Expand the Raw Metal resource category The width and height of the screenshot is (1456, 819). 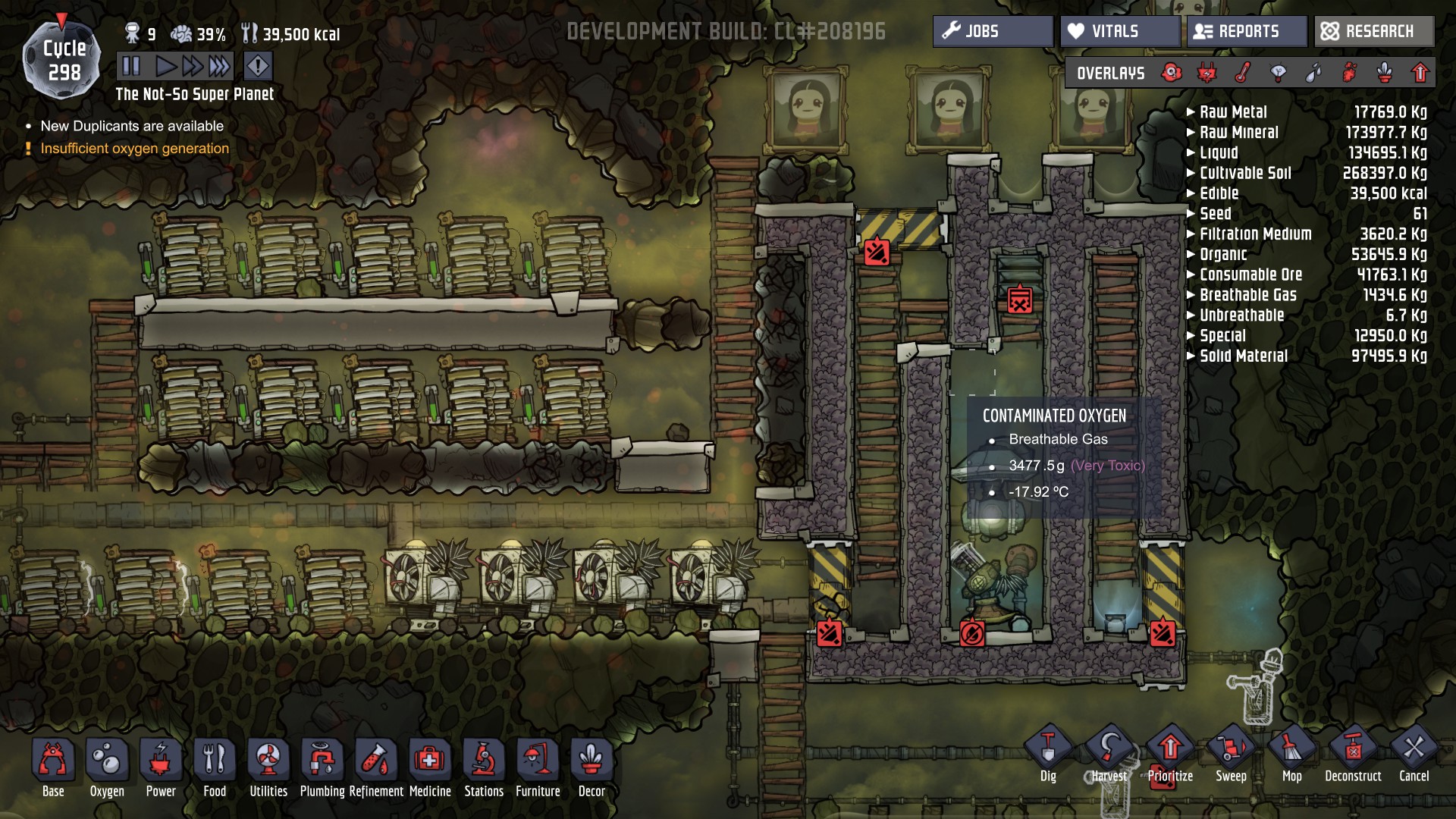1232,112
